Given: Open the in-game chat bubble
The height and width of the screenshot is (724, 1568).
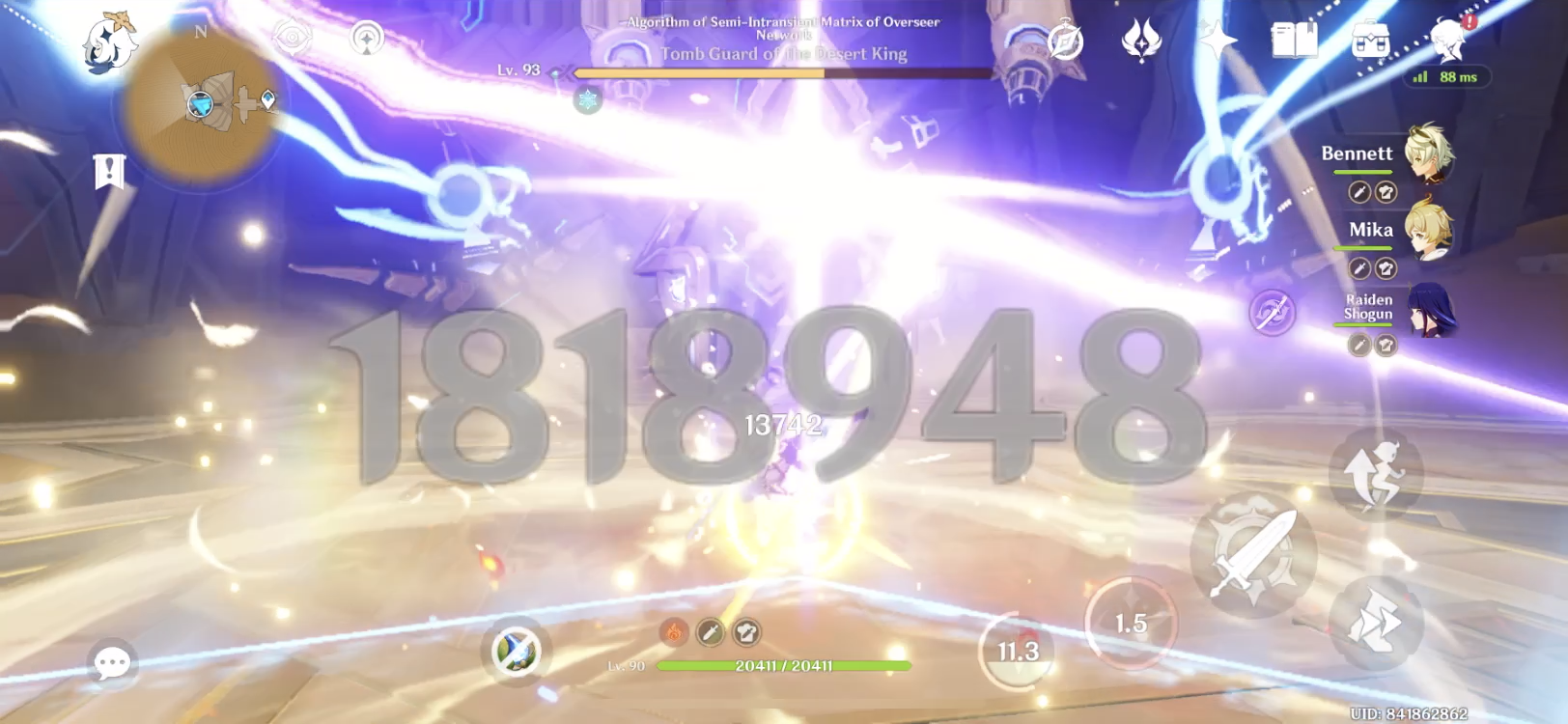Looking at the screenshot, I should (113, 663).
